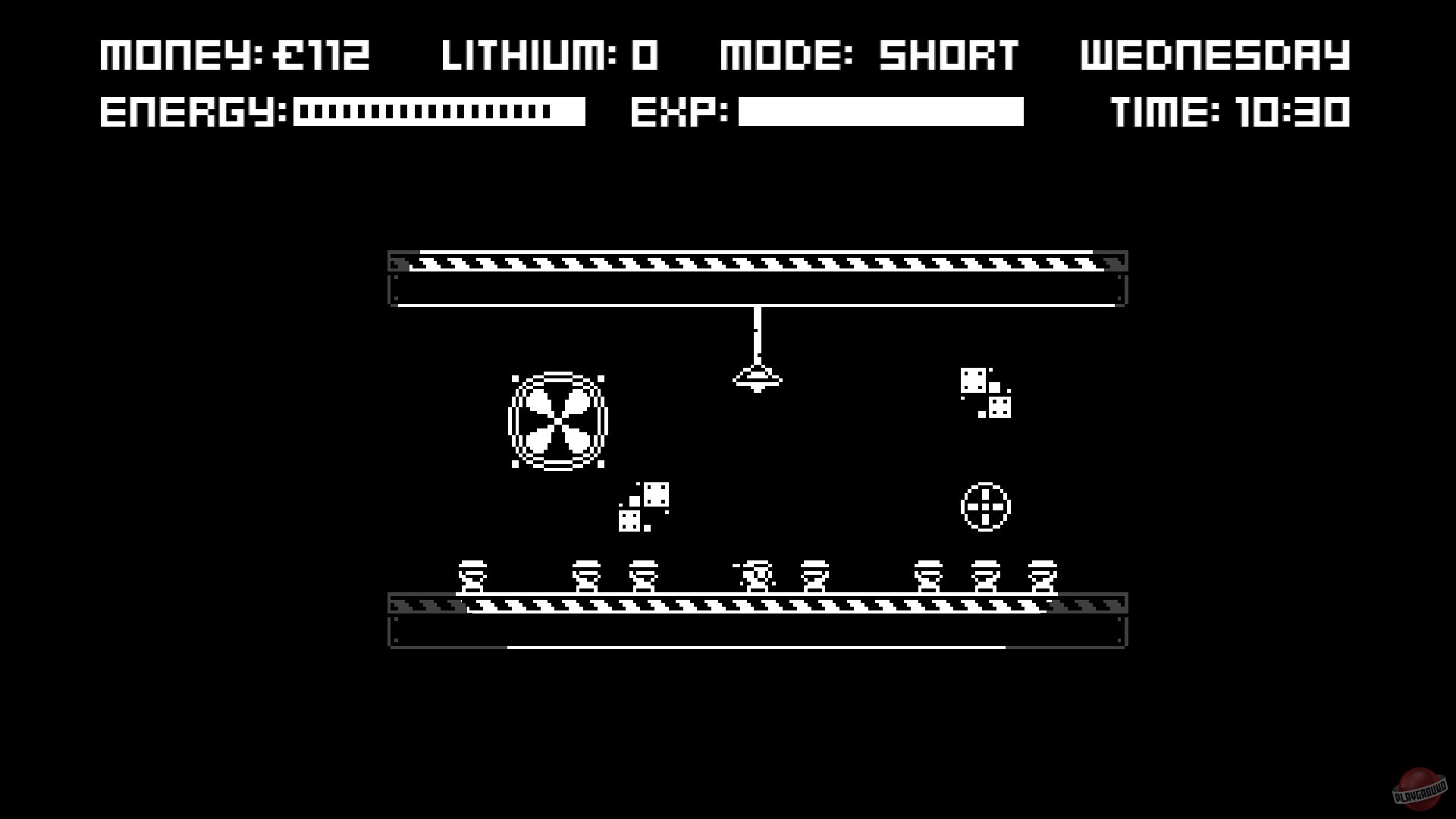Select the ENERGY status label
The image size is (1456, 819).
[x=193, y=112]
